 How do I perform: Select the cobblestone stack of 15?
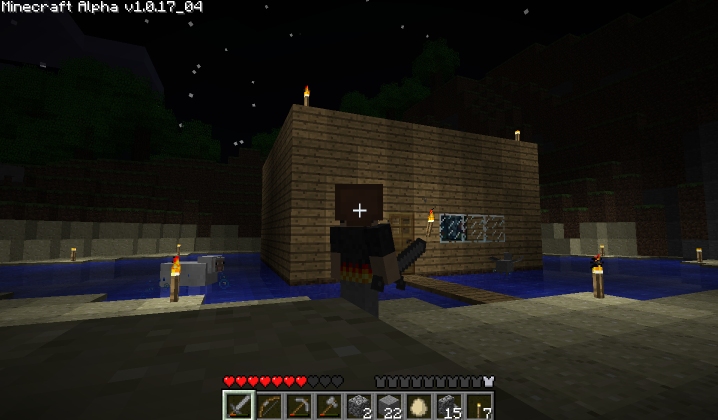[x=447, y=406]
